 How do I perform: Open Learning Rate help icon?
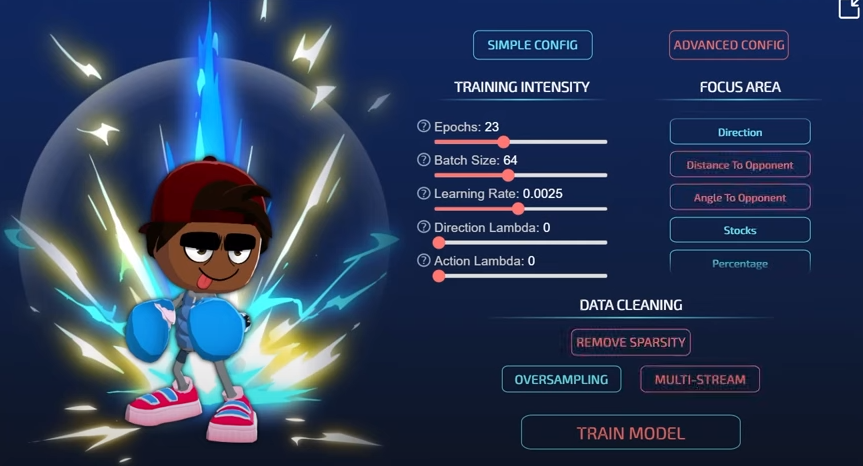[x=424, y=193]
